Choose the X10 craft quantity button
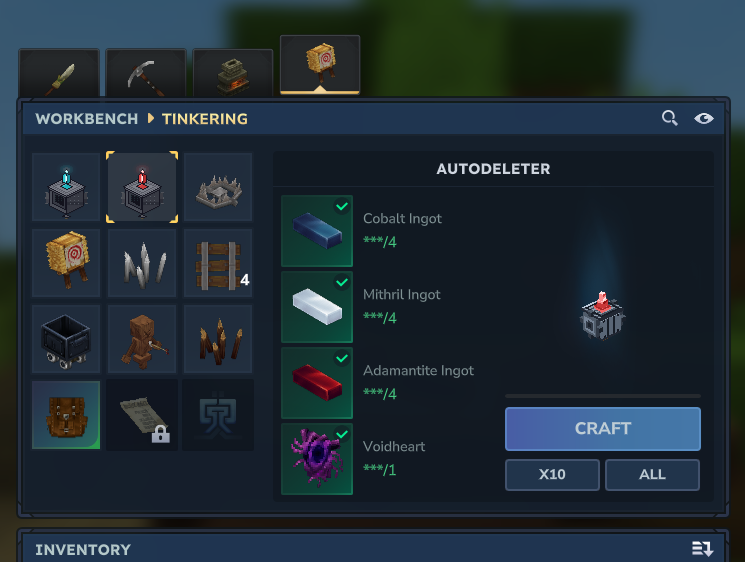The image size is (745, 562). [552, 475]
